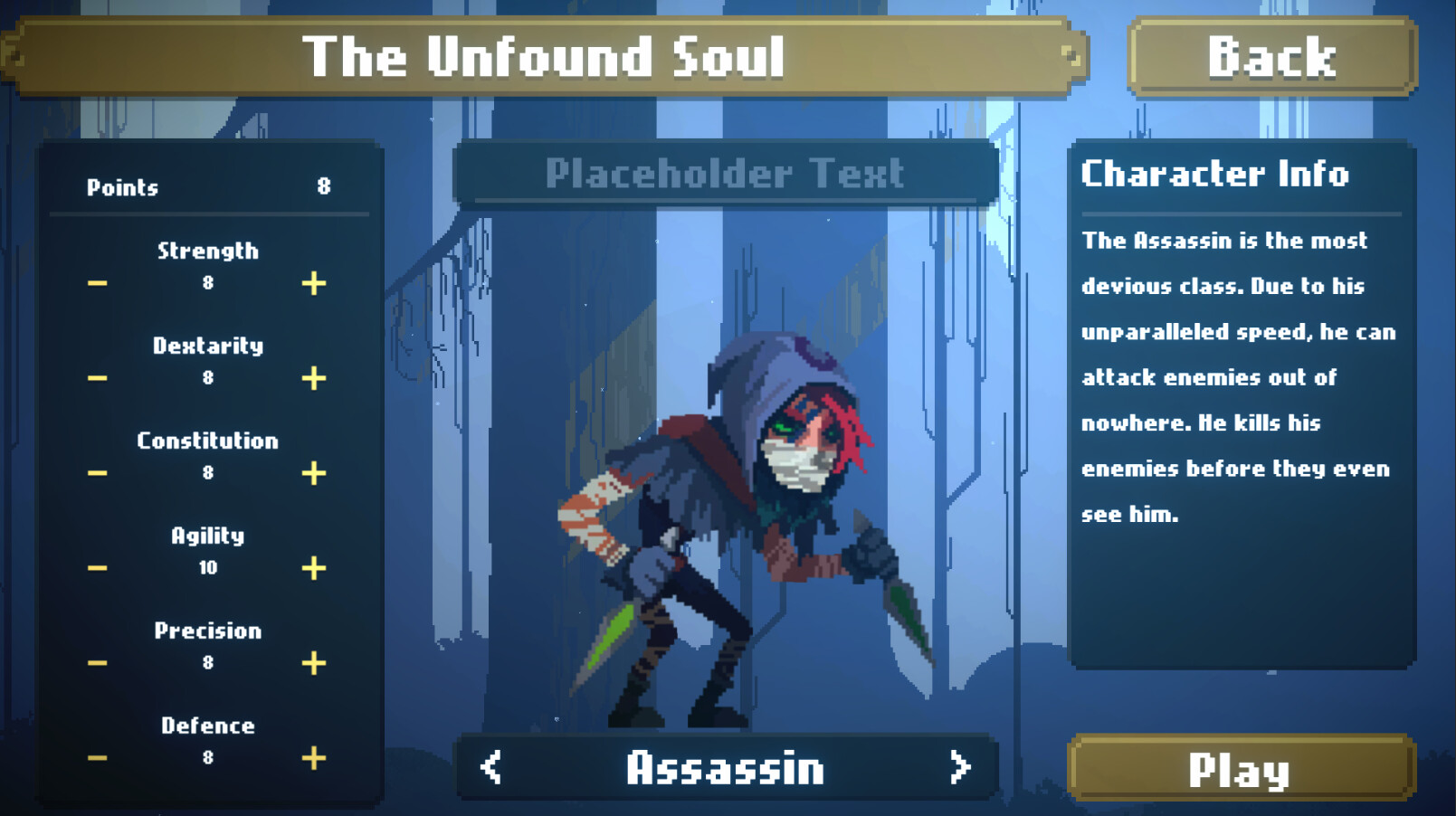1456x816 pixels.
Task: Switch to the next character class
Action: (x=962, y=767)
